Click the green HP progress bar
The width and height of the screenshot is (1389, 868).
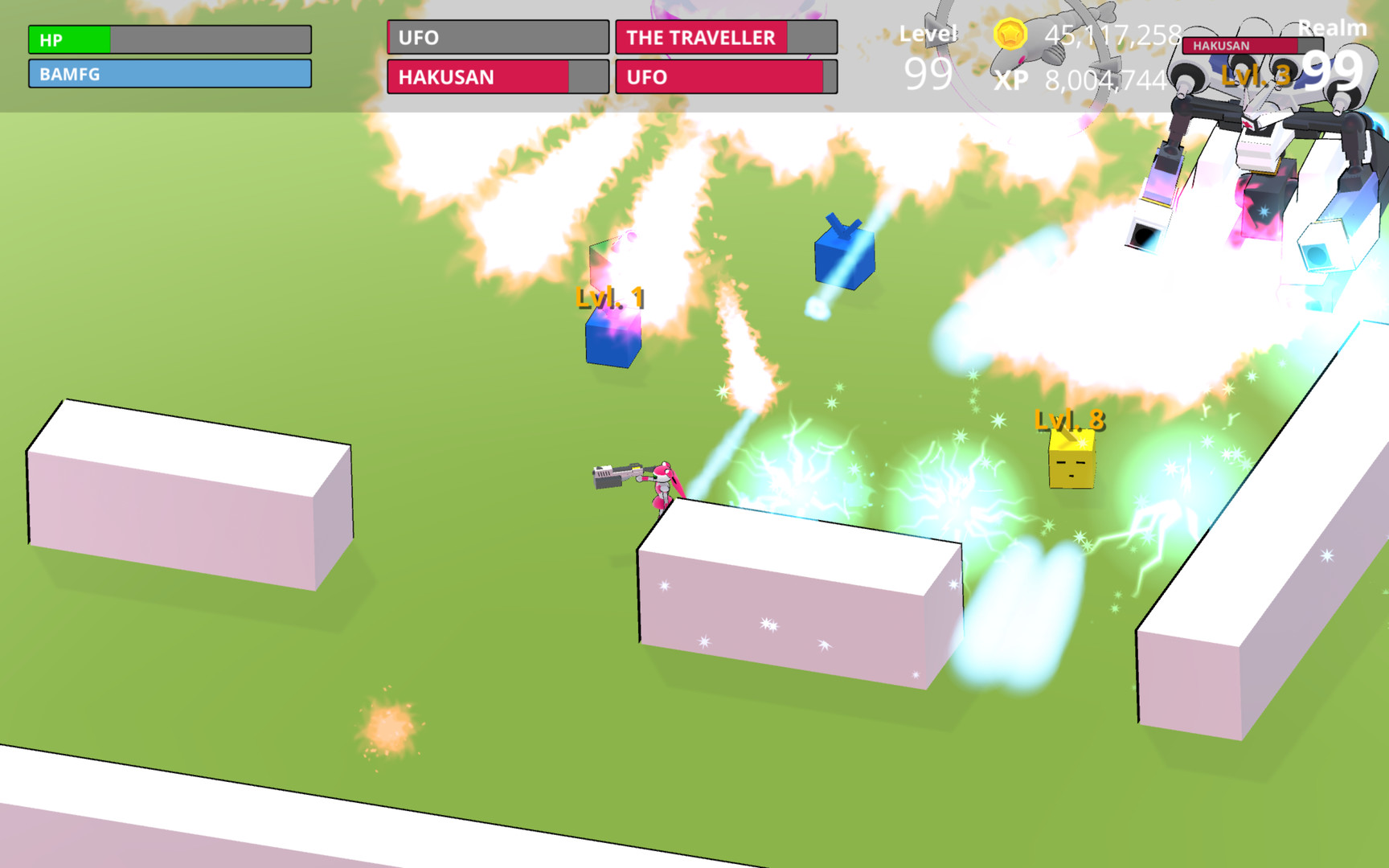(x=68, y=37)
